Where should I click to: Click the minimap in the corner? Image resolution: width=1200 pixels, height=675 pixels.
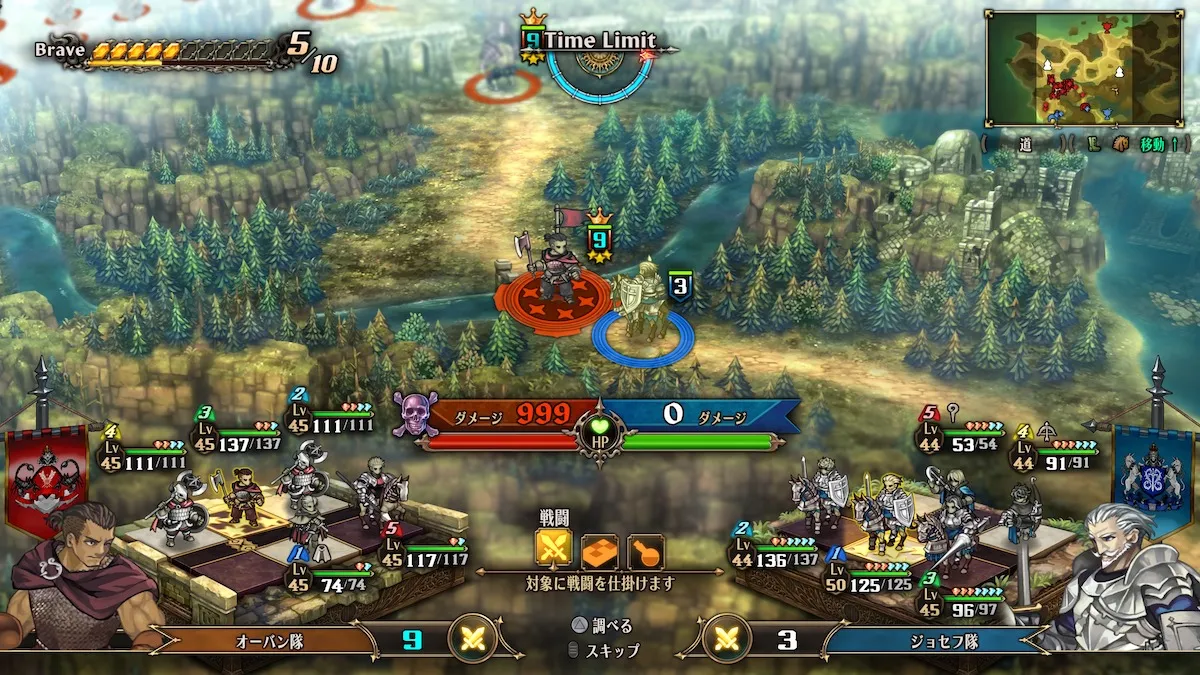[1085, 68]
